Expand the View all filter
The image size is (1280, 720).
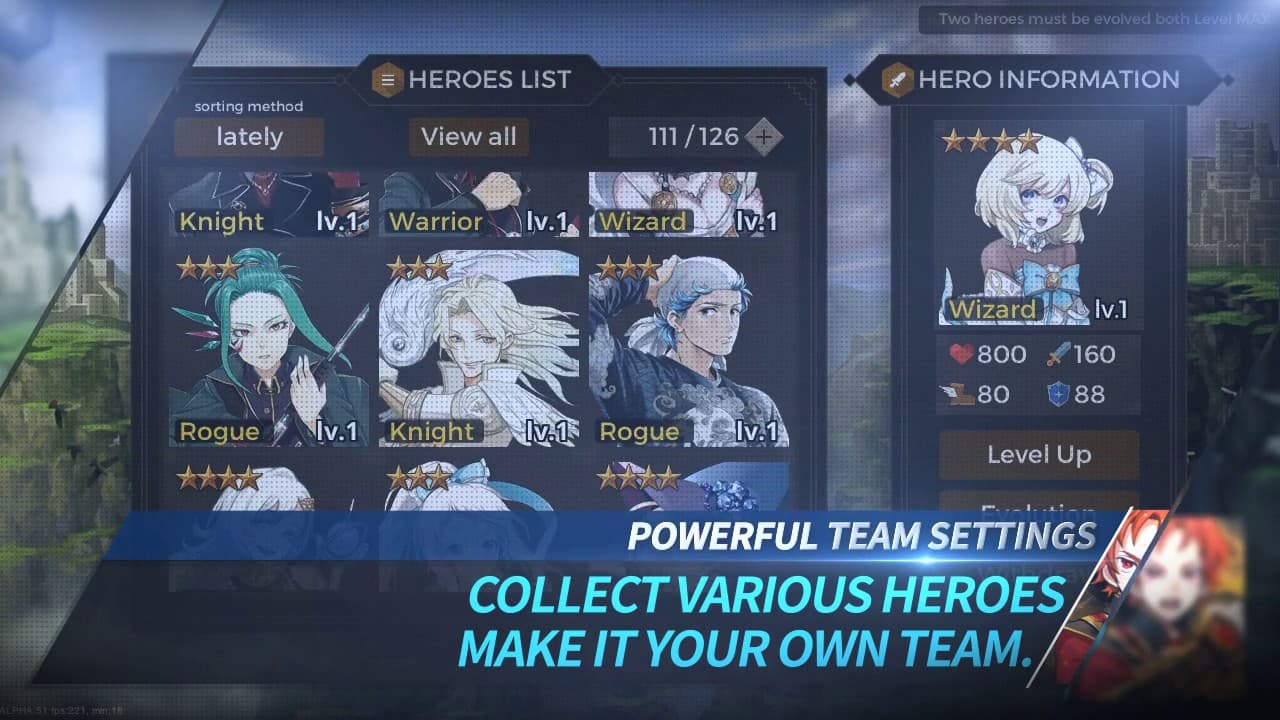(x=469, y=137)
